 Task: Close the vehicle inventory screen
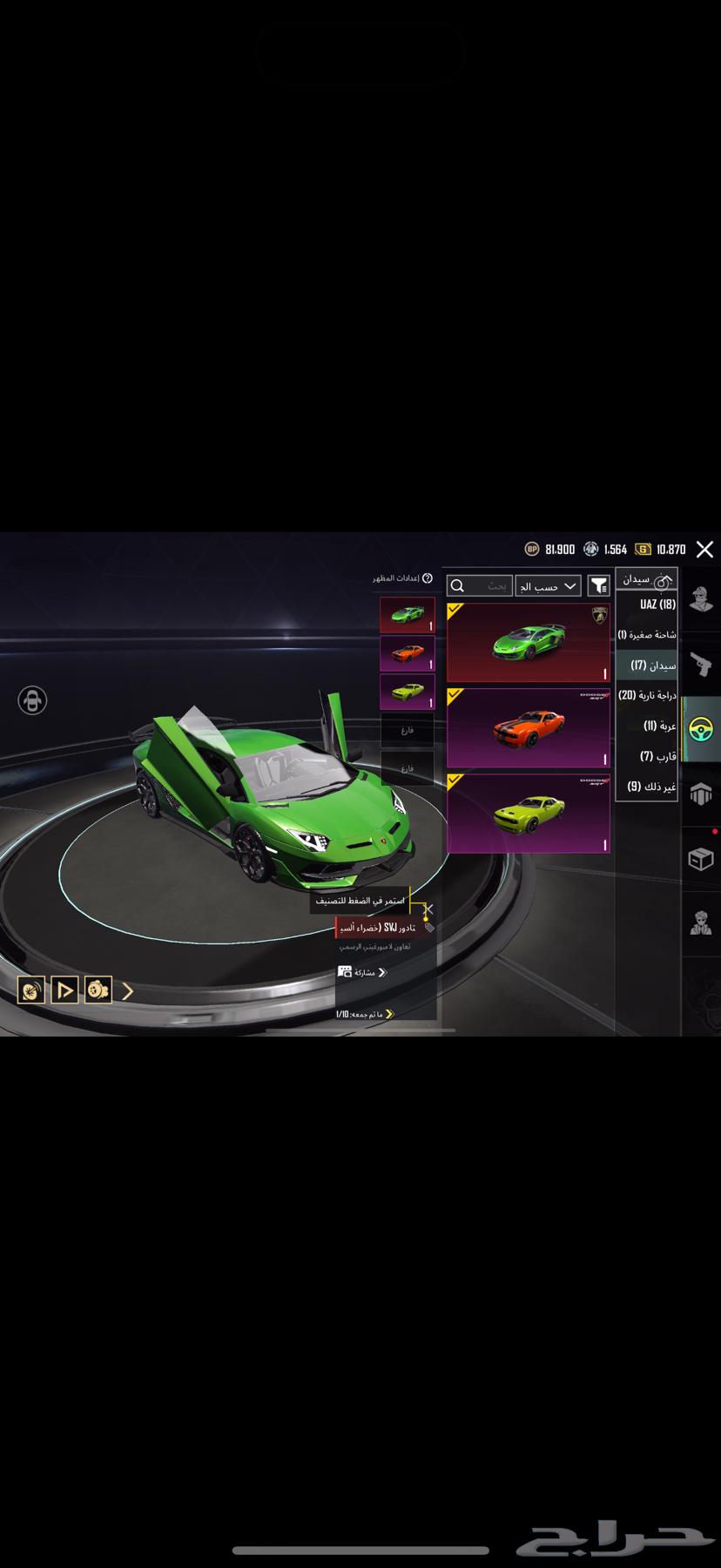[x=704, y=550]
